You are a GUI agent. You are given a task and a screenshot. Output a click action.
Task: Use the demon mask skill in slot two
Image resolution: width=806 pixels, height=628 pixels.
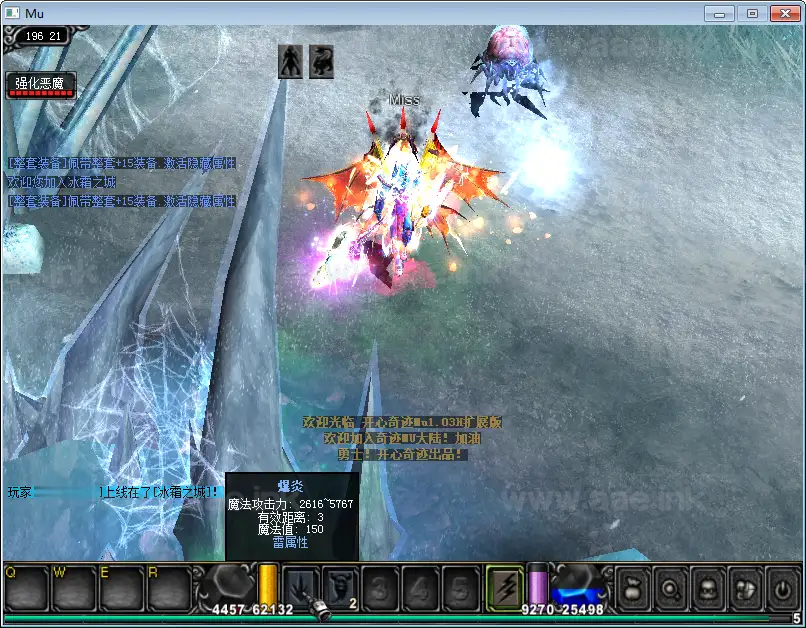coord(340,586)
